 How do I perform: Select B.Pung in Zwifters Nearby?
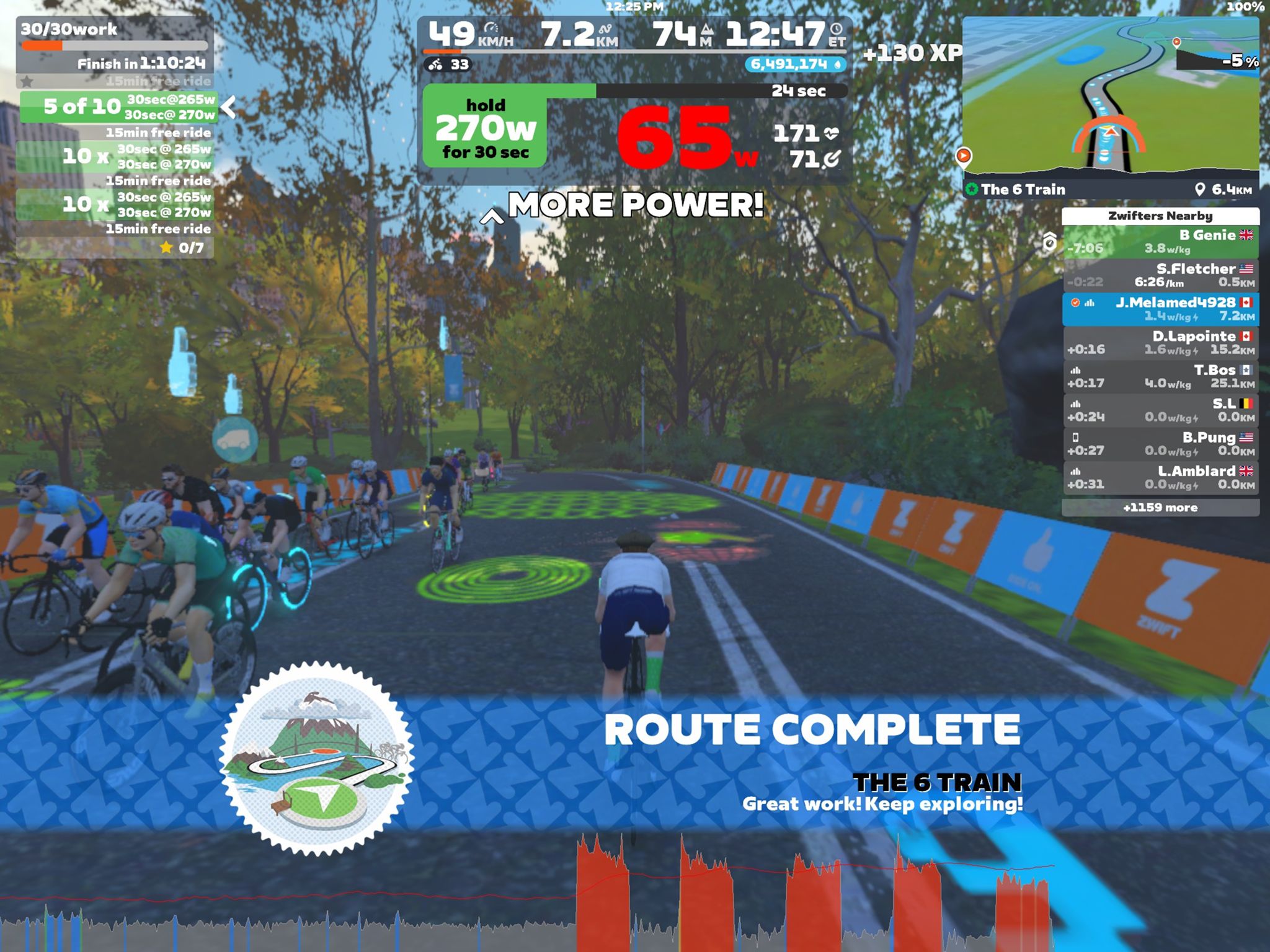click(x=1160, y=444)
